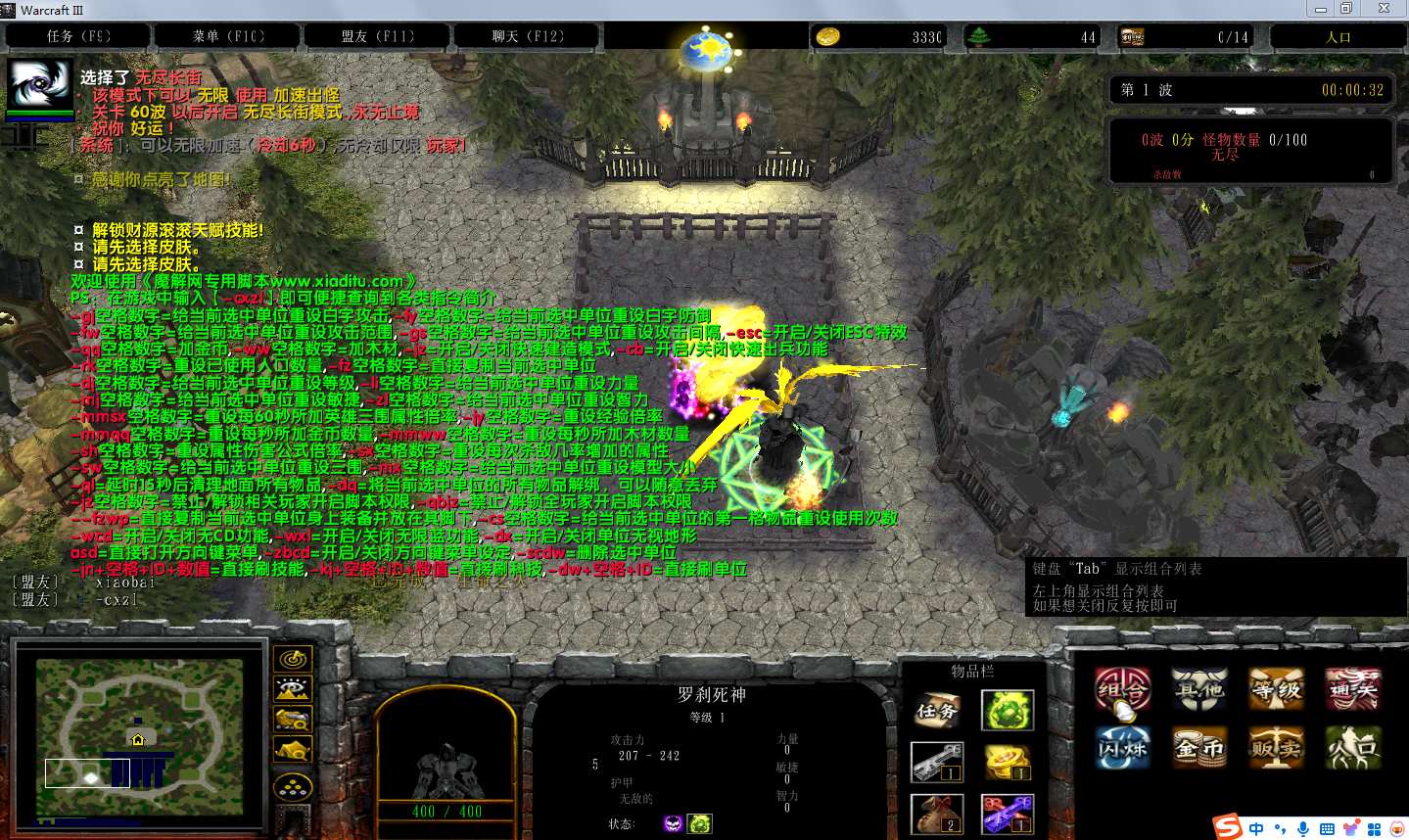Click the 等级 level ability icon
The width and height of the screenshot is (1409, 840).
coord(1276,691)
